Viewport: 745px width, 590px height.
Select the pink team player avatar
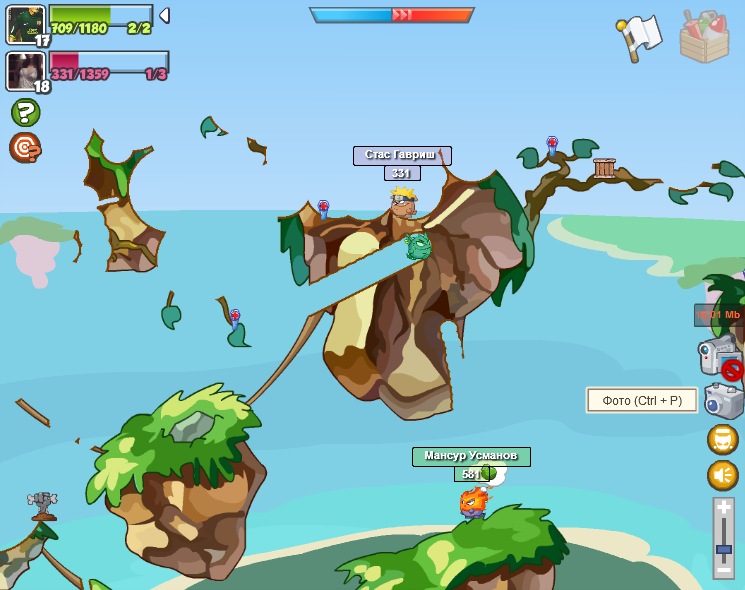[24, 70]
